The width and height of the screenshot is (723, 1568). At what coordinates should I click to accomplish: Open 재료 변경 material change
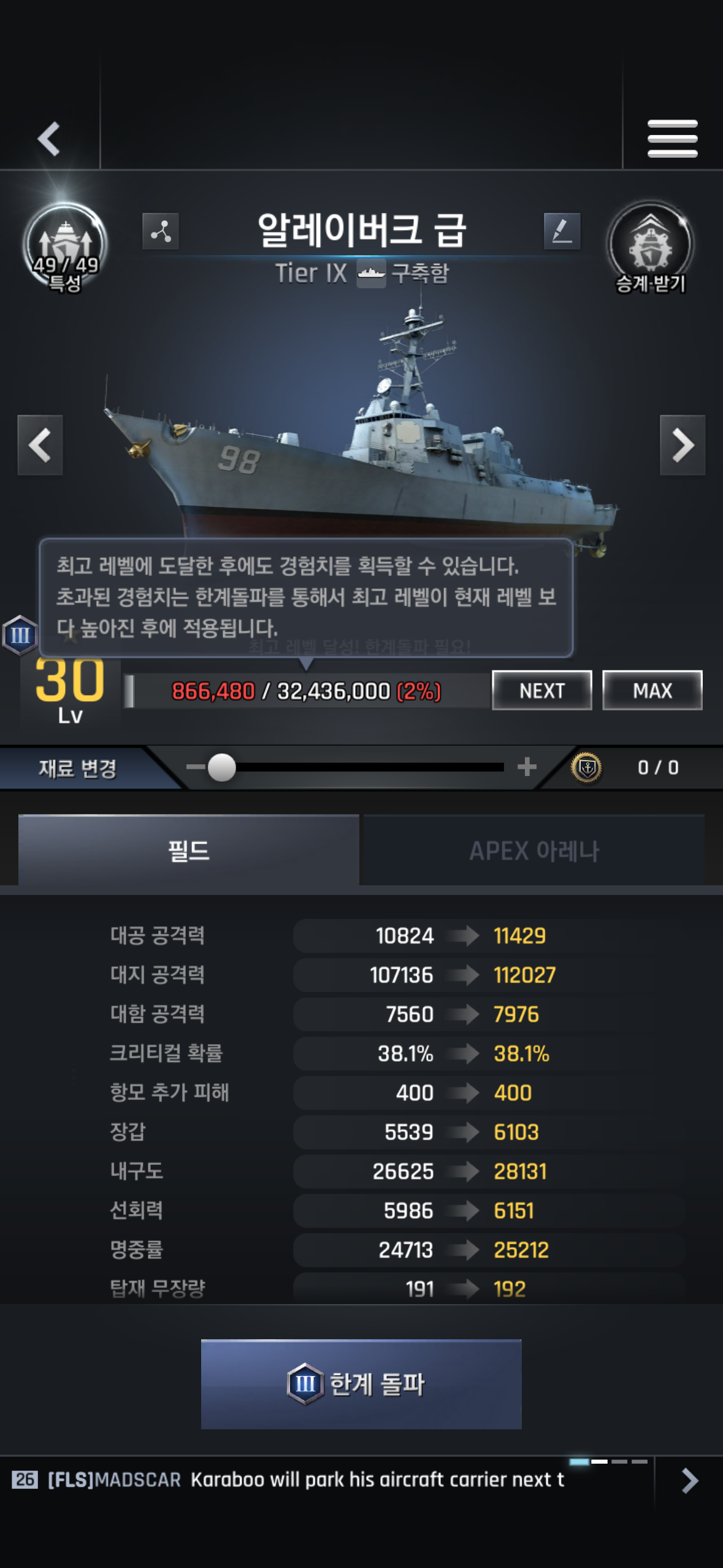coord(78,768)
